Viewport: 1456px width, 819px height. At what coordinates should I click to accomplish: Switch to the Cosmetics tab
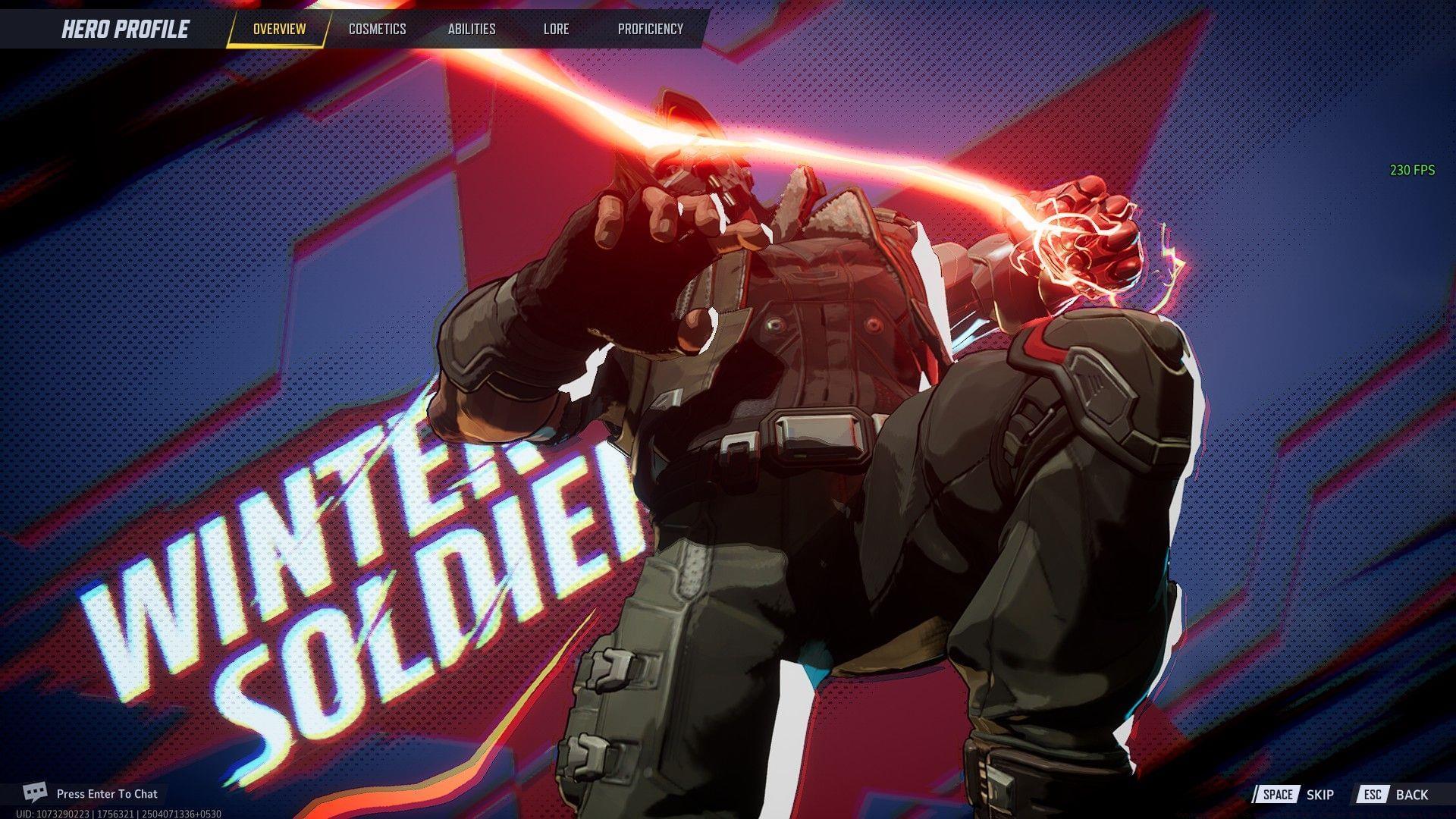377,29
